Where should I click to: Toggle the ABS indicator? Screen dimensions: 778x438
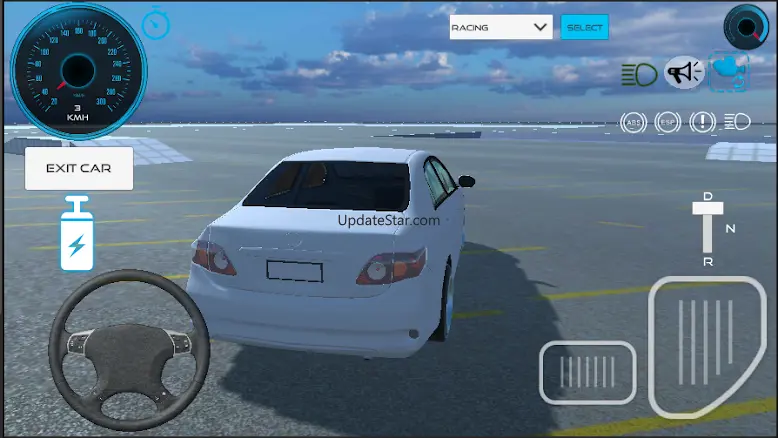point(633,122)
